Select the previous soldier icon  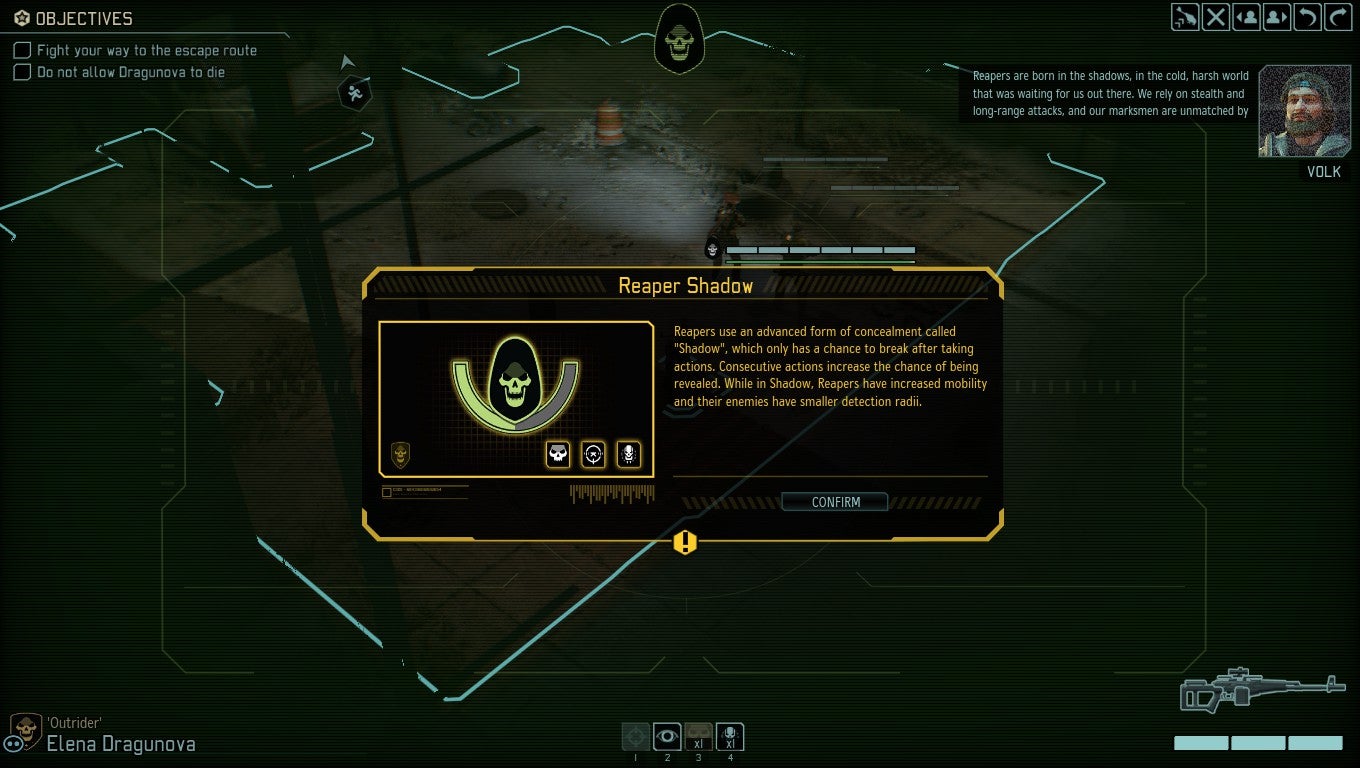pos(1246,17)
